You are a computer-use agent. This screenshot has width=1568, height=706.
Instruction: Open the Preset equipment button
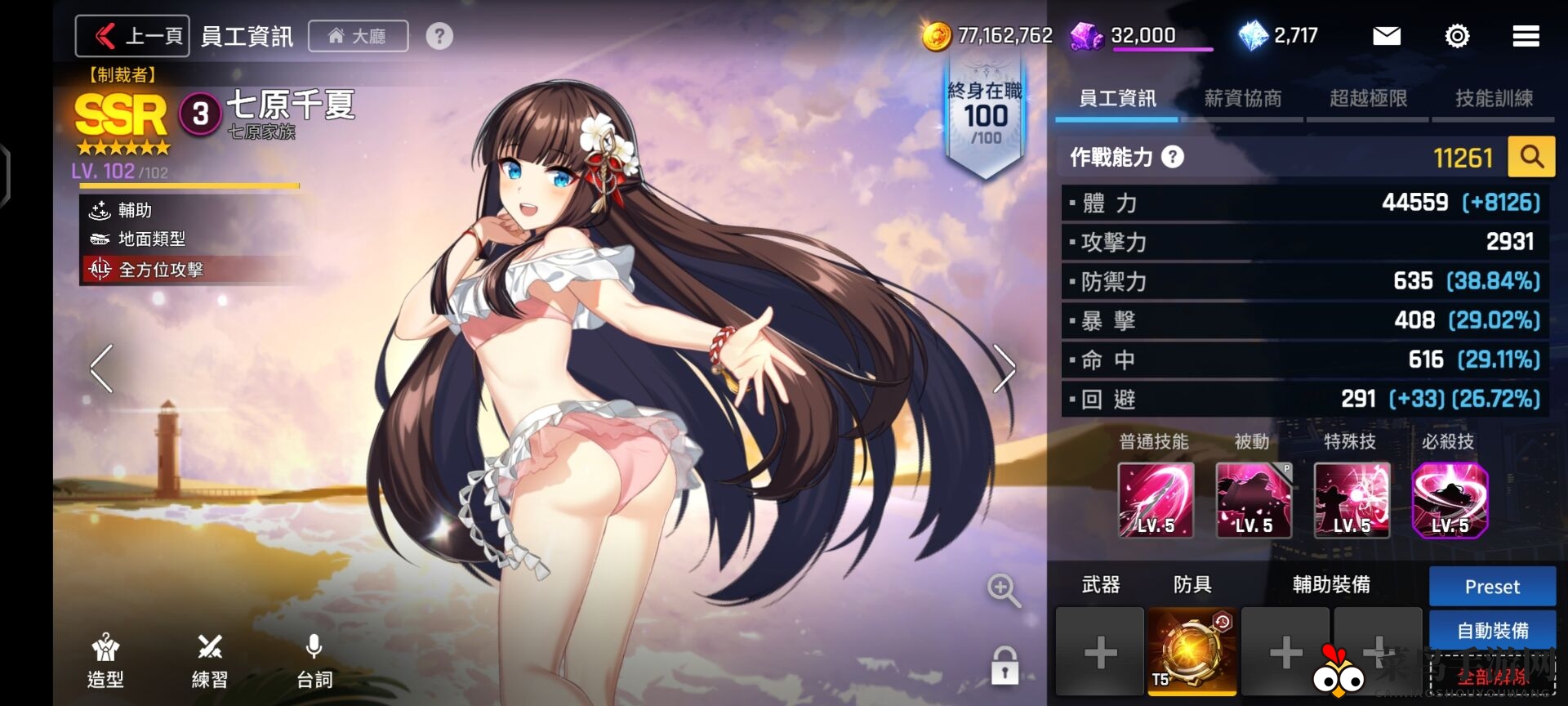pos(1492,587)
